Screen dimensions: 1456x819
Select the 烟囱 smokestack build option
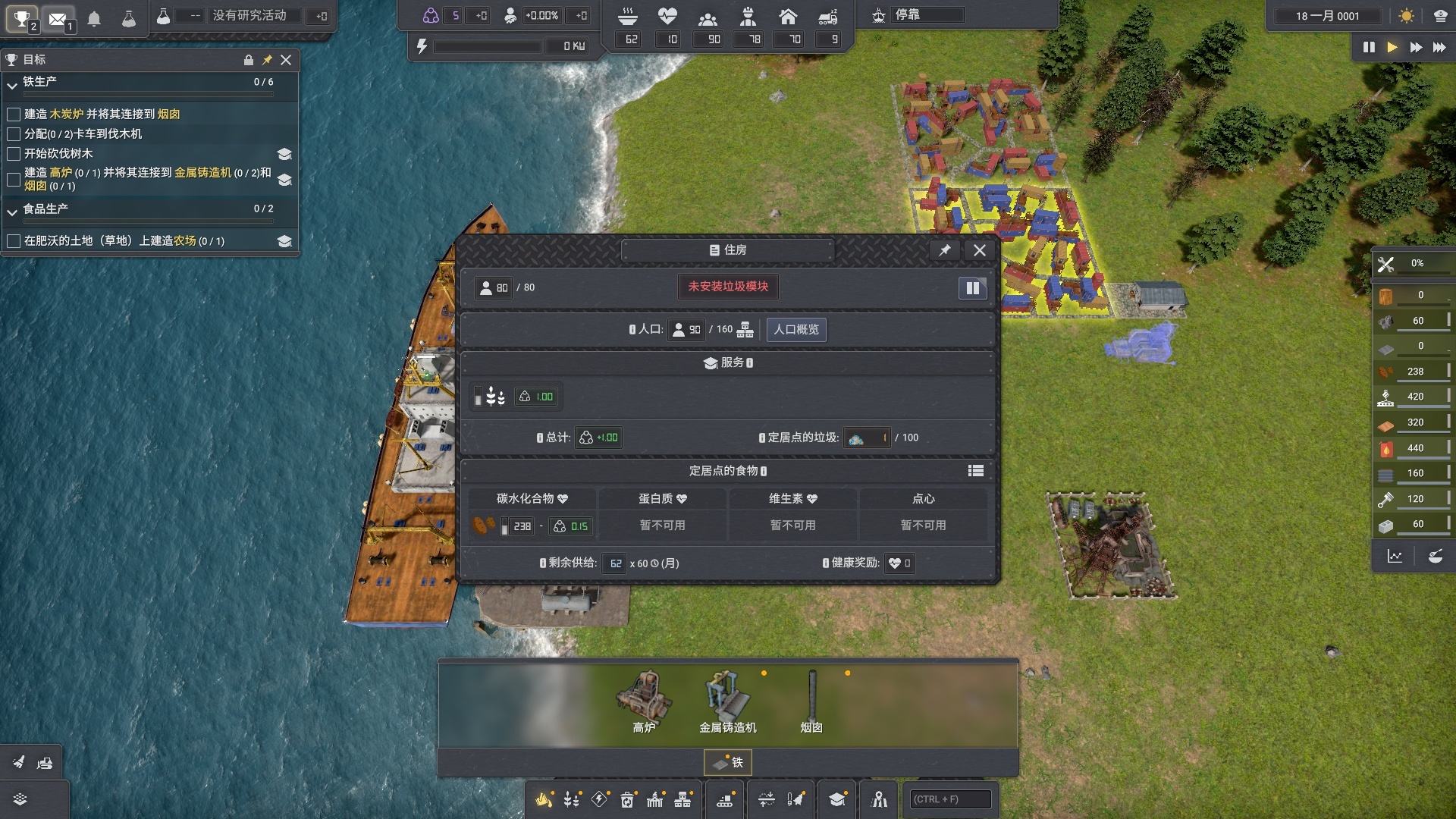811,698
